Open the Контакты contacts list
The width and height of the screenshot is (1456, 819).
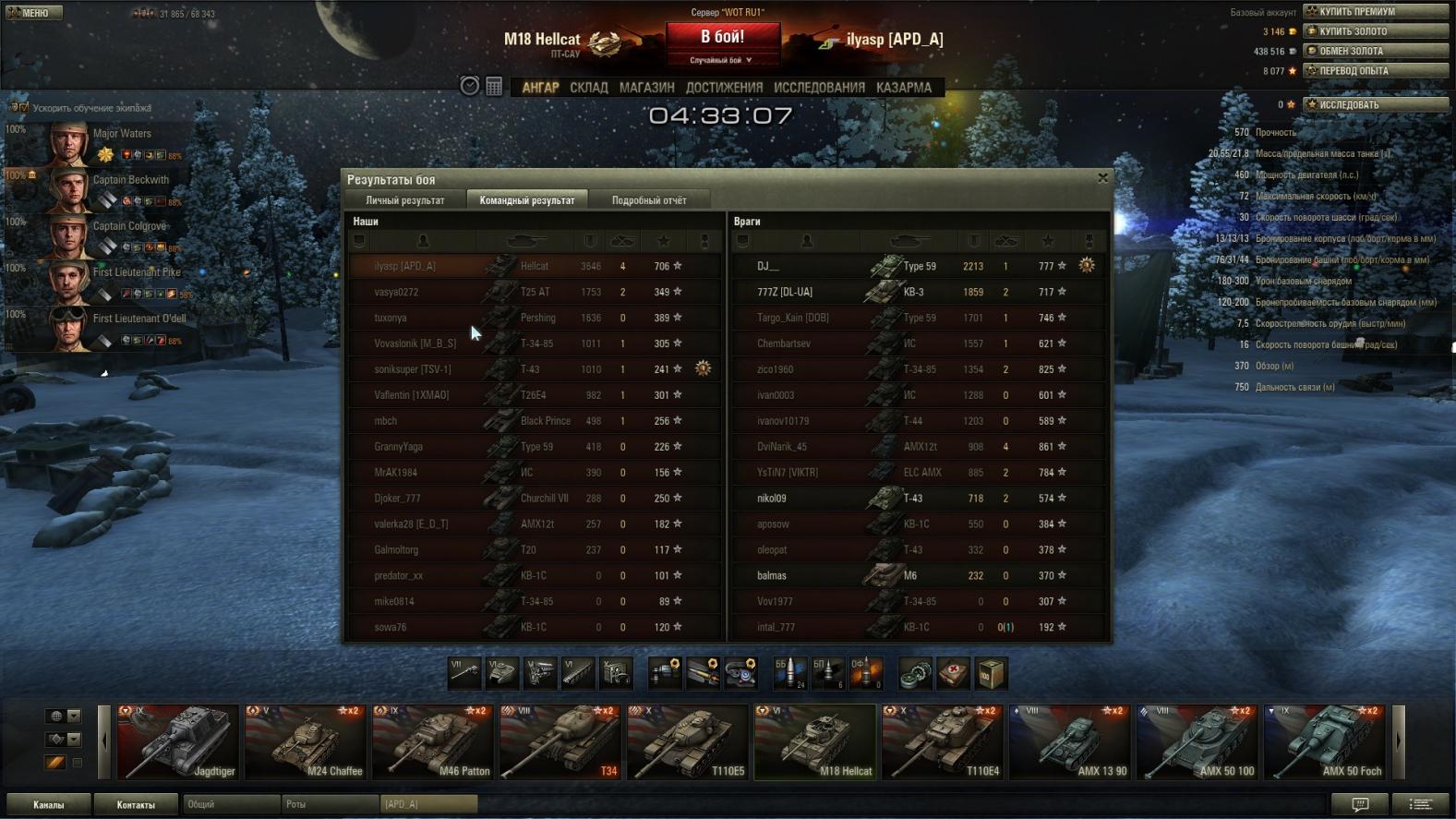[x=136, y=804]
